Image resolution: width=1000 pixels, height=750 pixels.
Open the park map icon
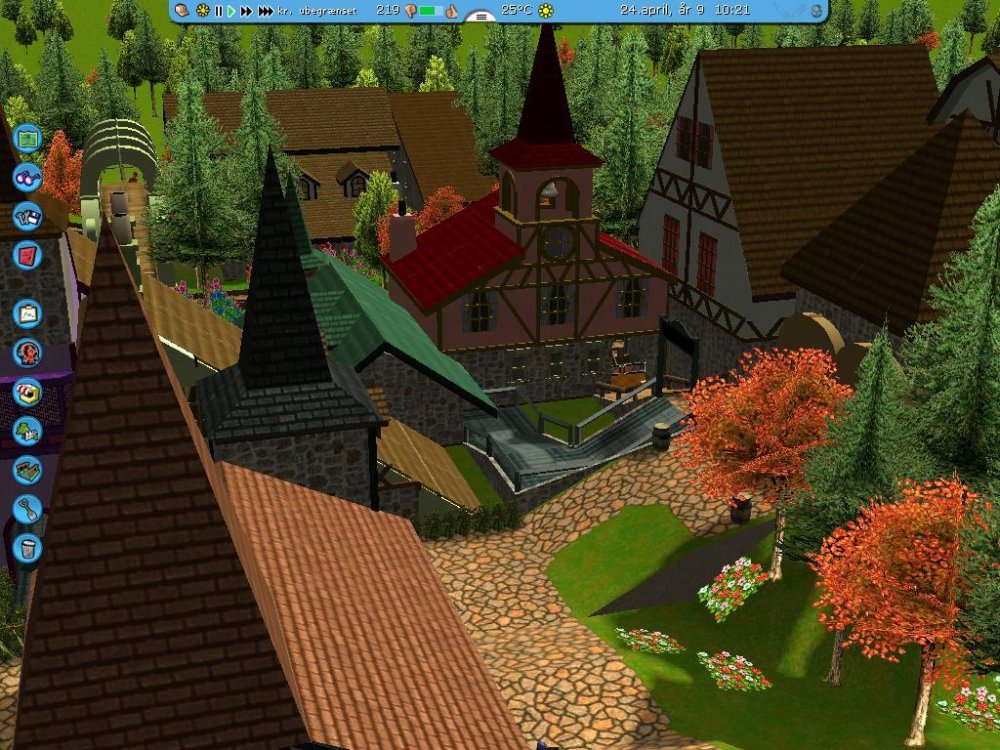click(x=28, y=137)
